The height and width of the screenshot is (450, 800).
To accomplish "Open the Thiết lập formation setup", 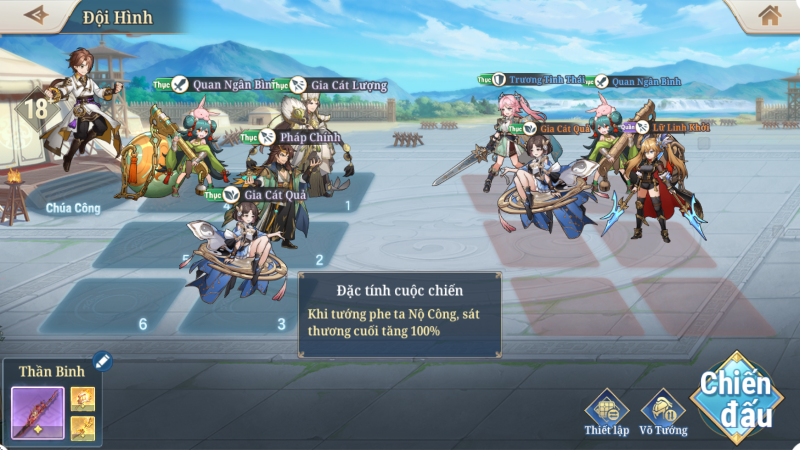I will click(606, 408).
